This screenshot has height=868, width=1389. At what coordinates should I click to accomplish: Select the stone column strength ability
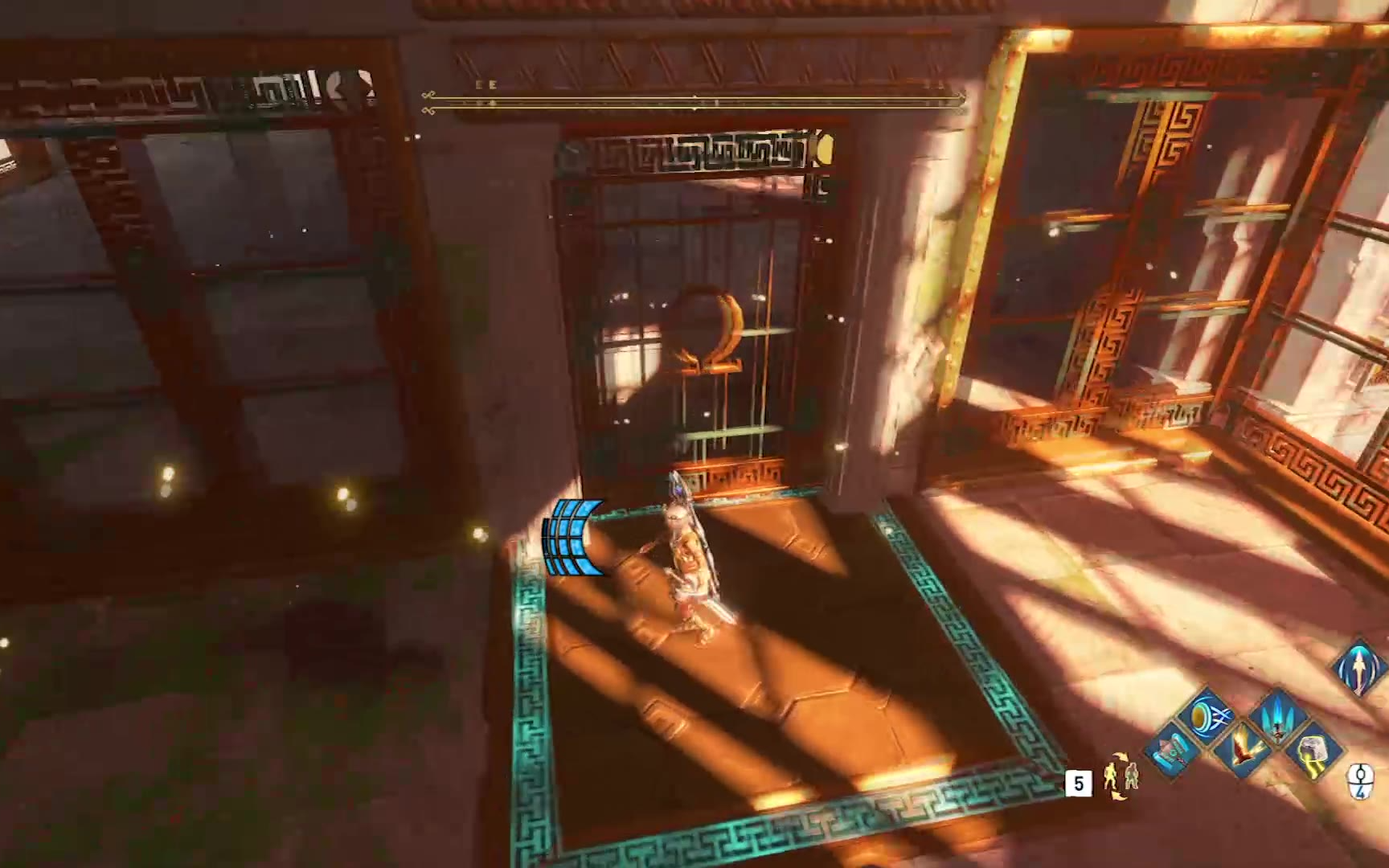pyautogui.click(x=1172, y=751)
